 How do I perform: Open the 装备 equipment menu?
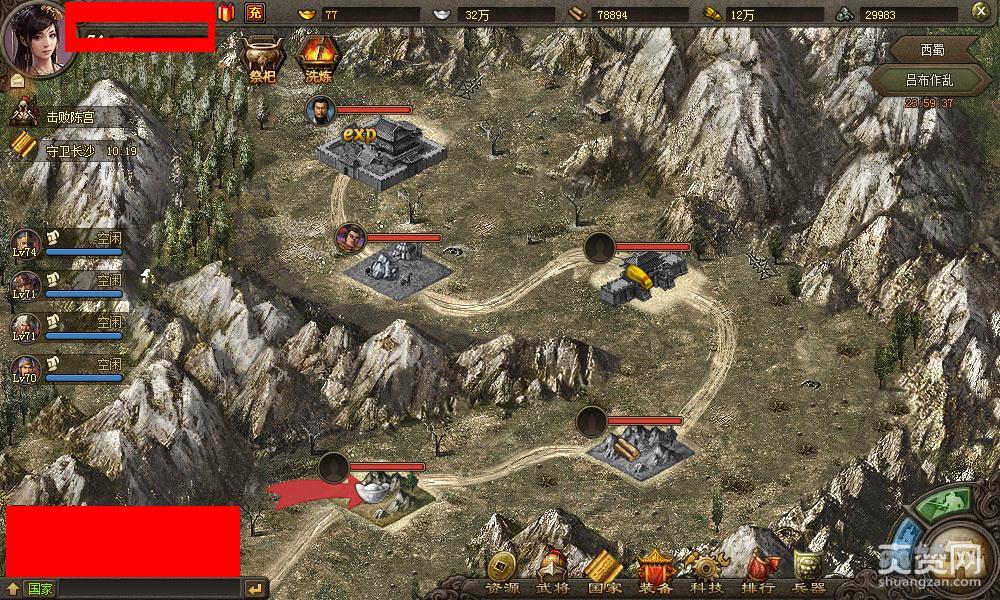pyautogui.click(x=656, y=573)
